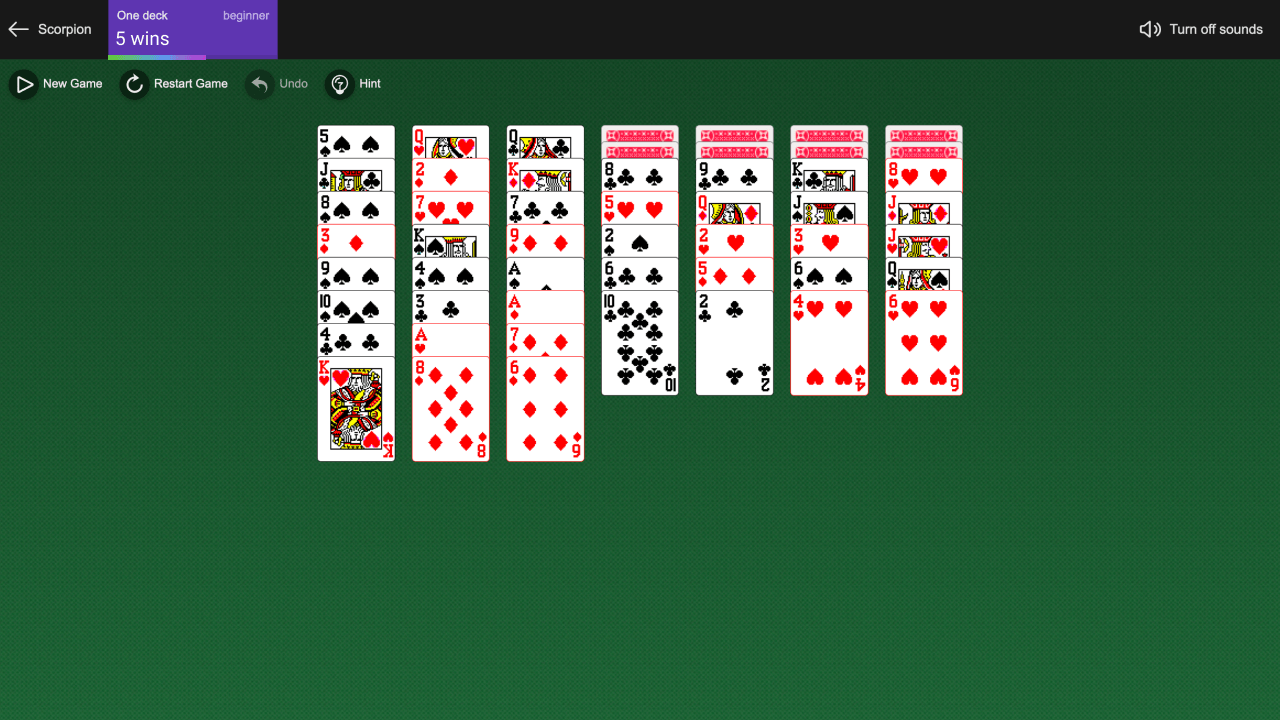The height and width of the screenshot is (720, 1280).
Task: Click the beginner label in the stats panel
Action: (x=246, y=15)
